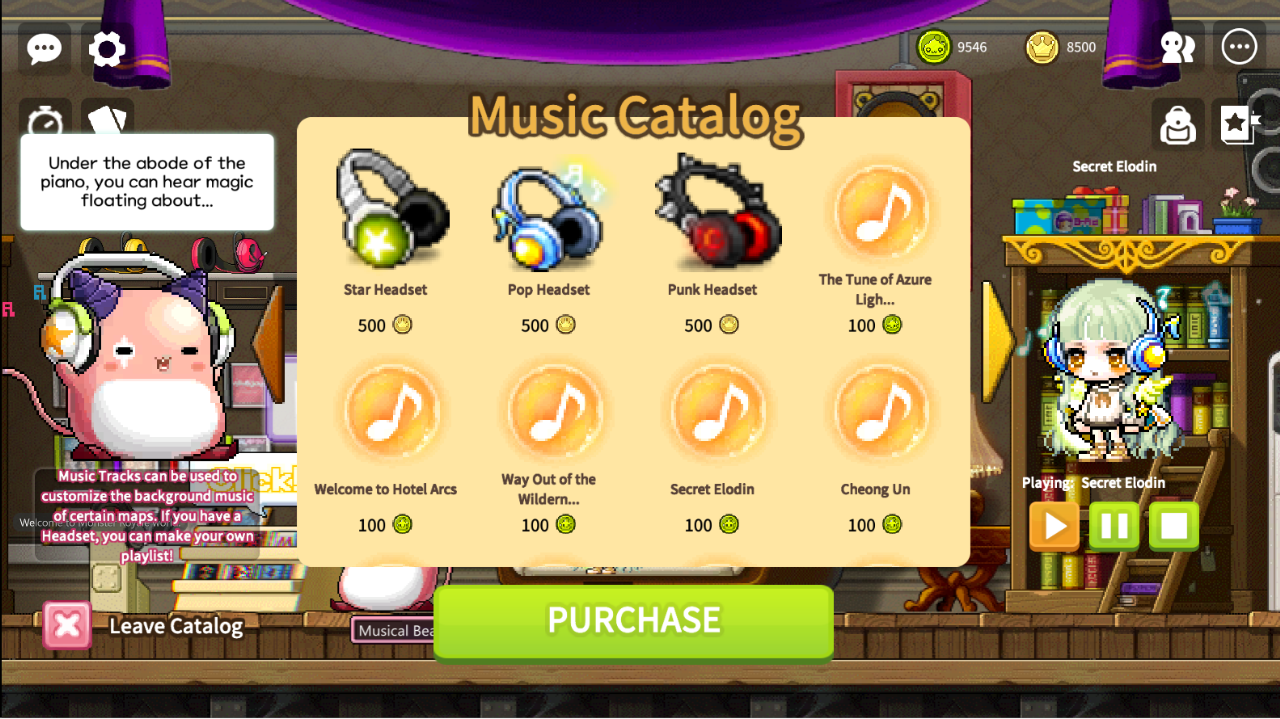Open the gear settings menu
The image size is (1280, 719).
pos(107,48)
